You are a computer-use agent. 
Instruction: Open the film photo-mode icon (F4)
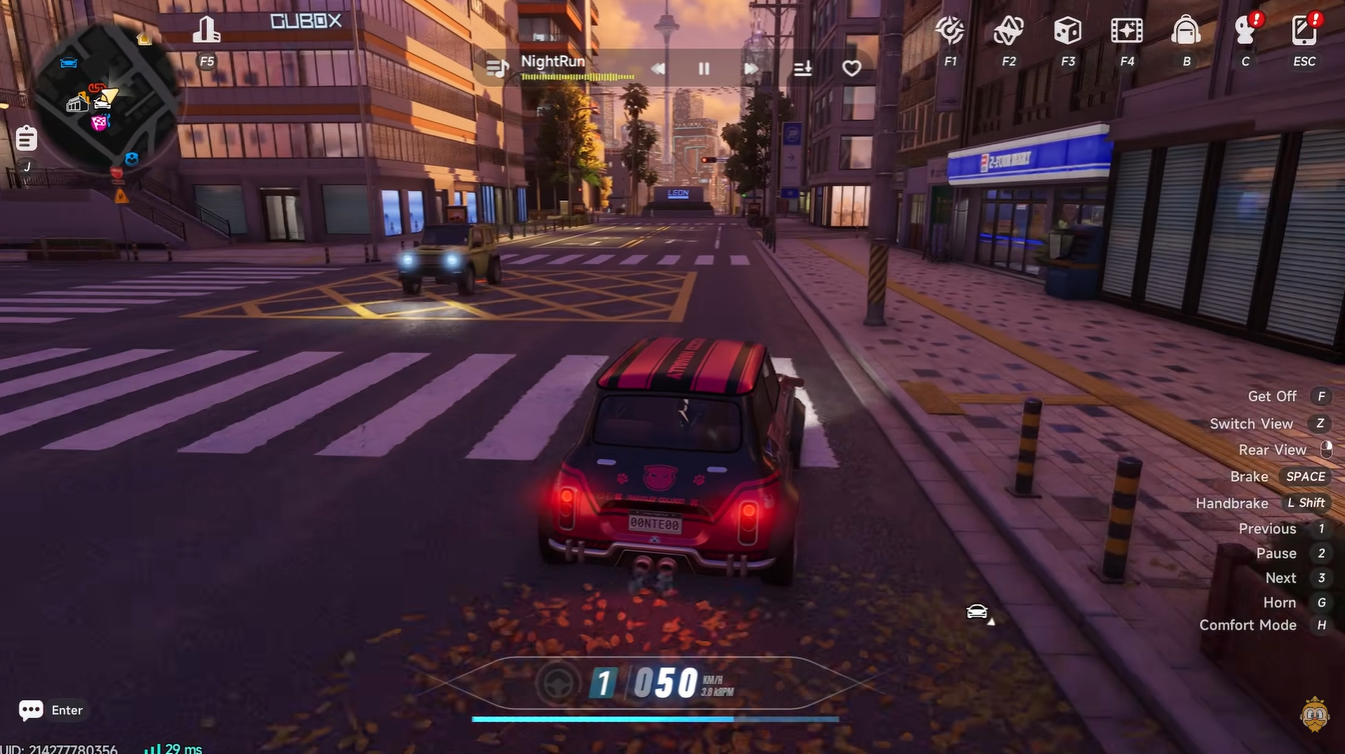click(x=1126, y=31)
